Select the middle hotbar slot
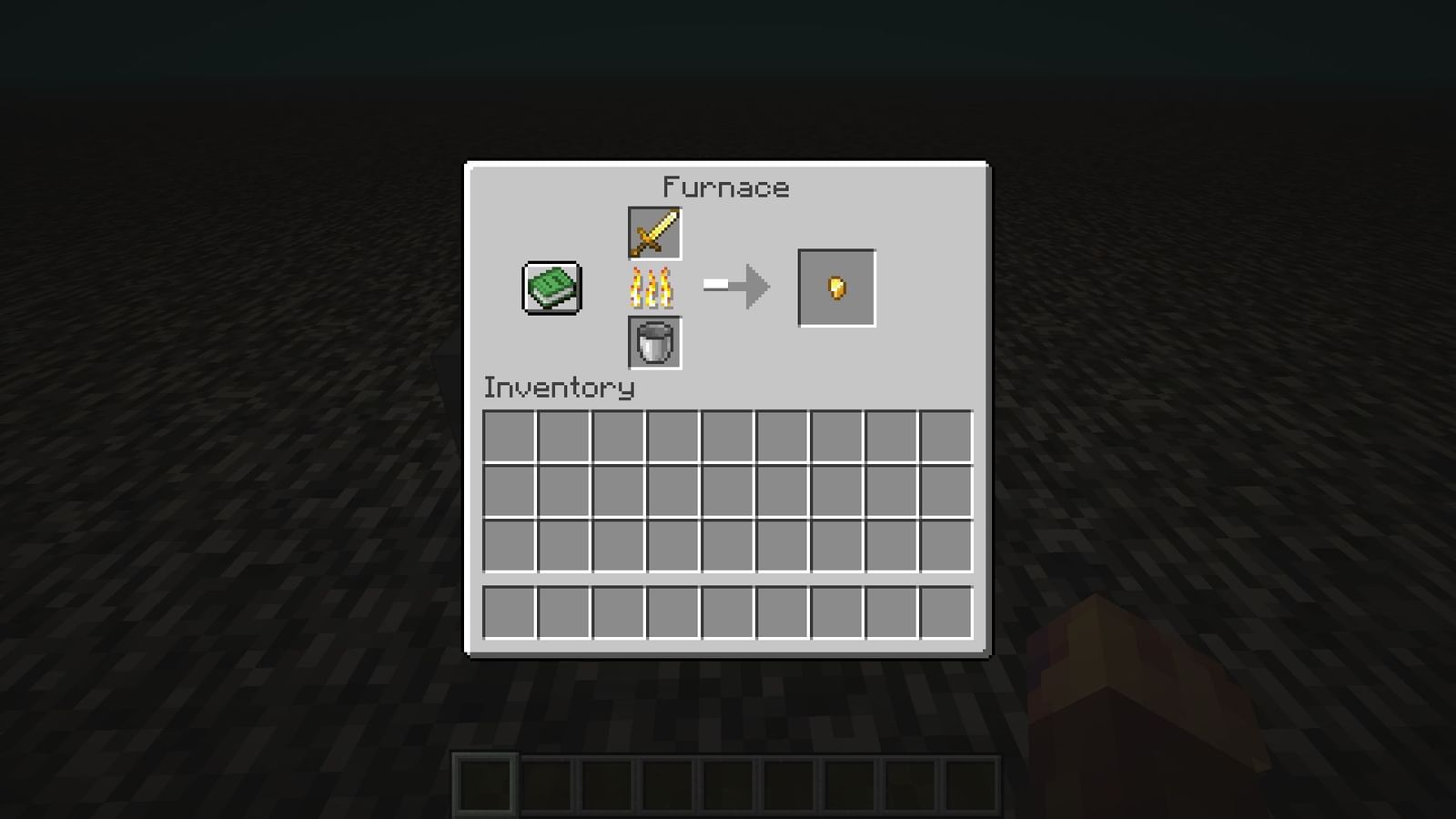1456x819 pixels. click(728, 784)
